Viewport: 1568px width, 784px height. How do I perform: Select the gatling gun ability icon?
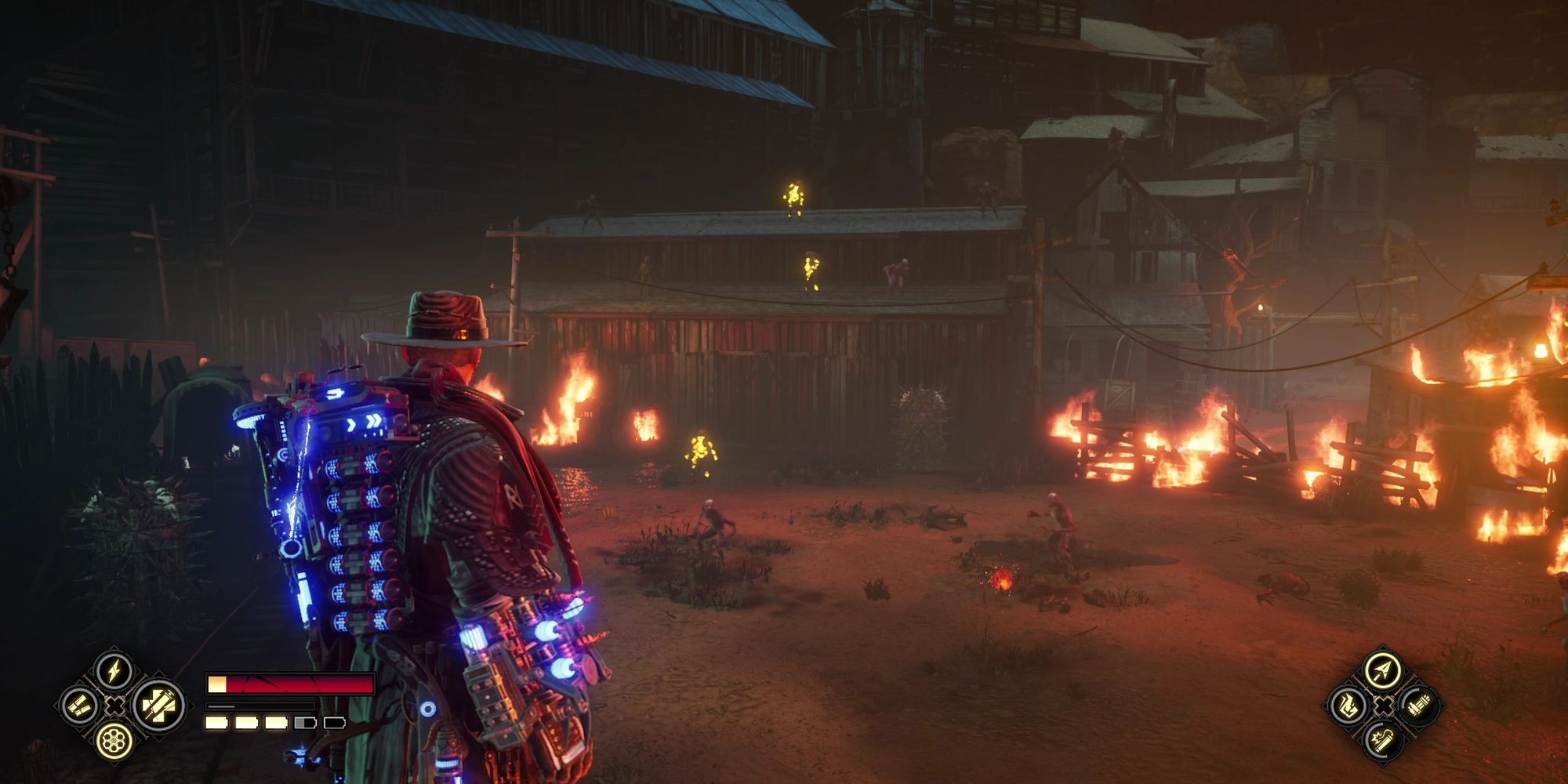pos(1419,706)
